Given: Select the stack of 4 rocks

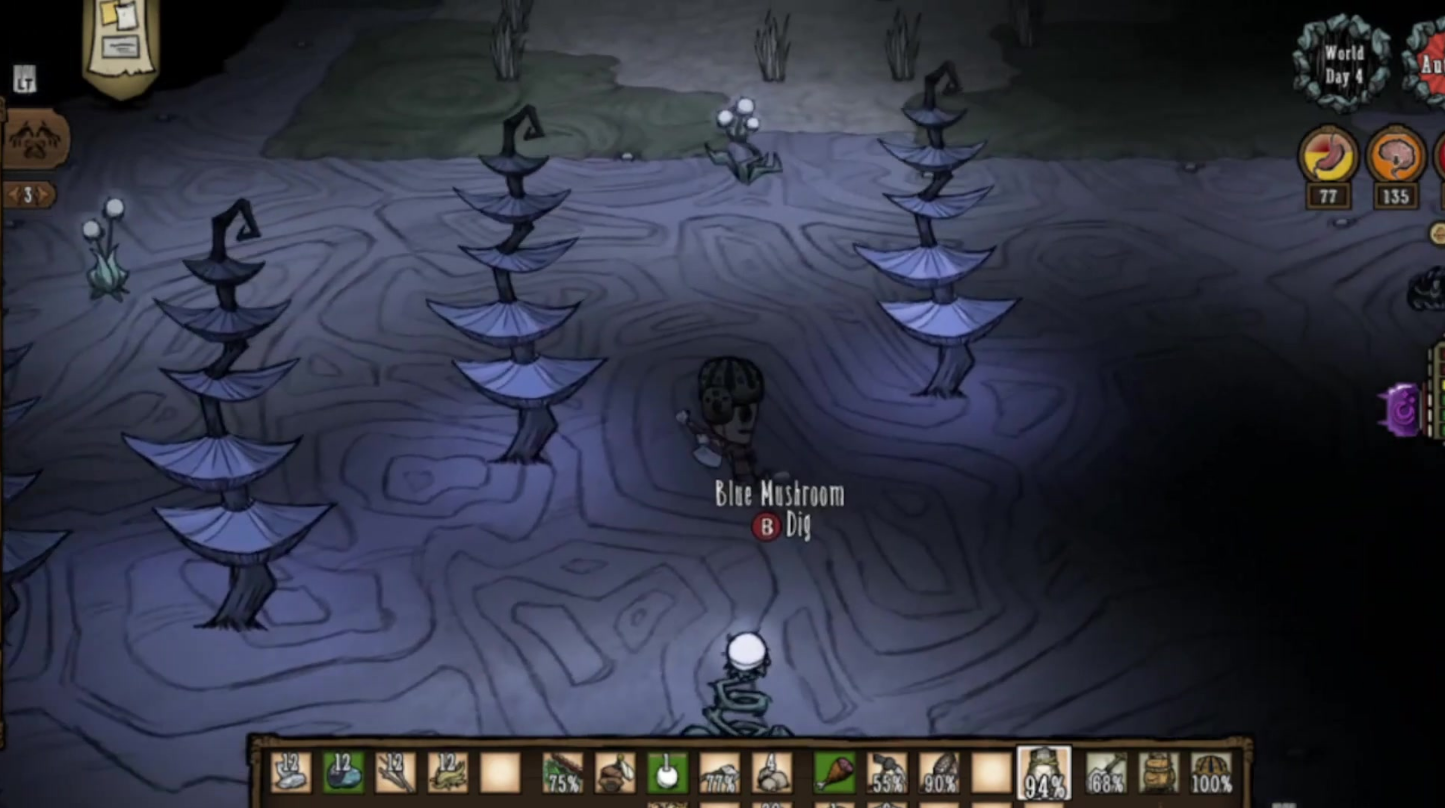Looking at the screenshot, I should [x=771, y=772].
